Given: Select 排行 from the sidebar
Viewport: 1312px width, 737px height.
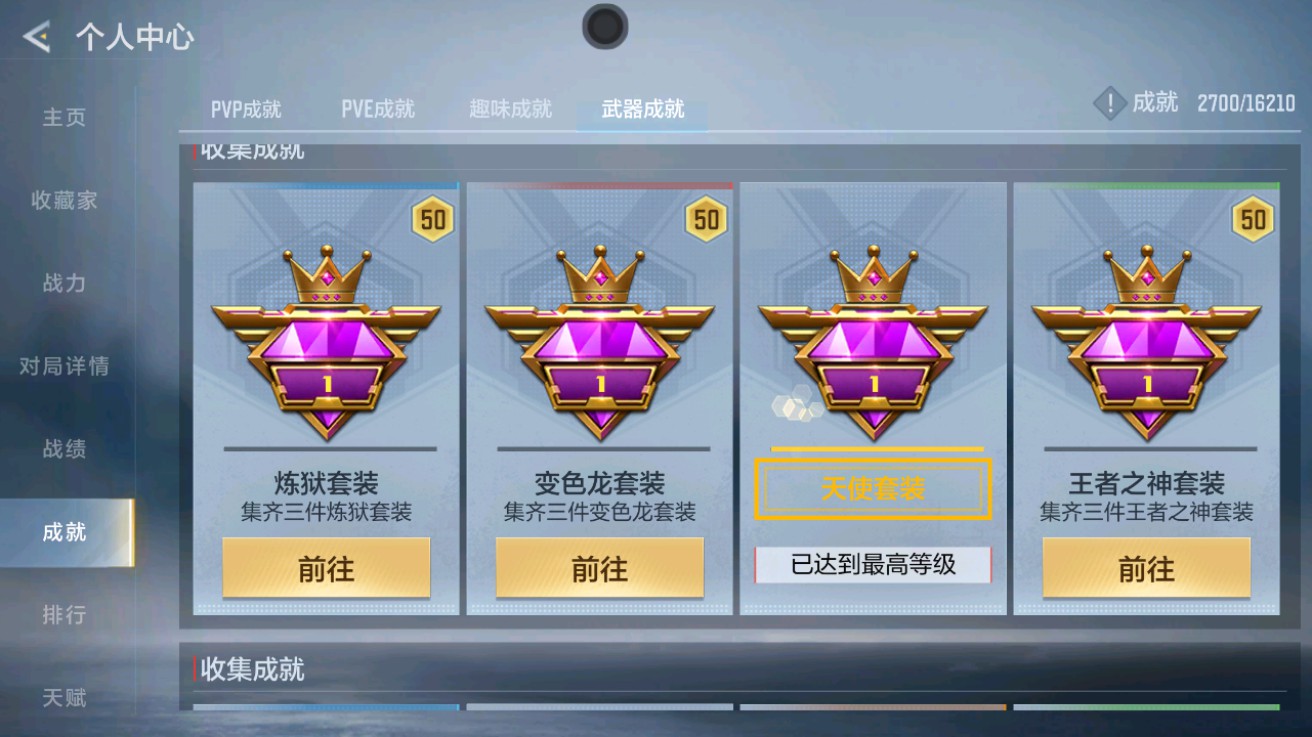Looking at the screenshot, I should pyautogui.click(x=63, y=614).
